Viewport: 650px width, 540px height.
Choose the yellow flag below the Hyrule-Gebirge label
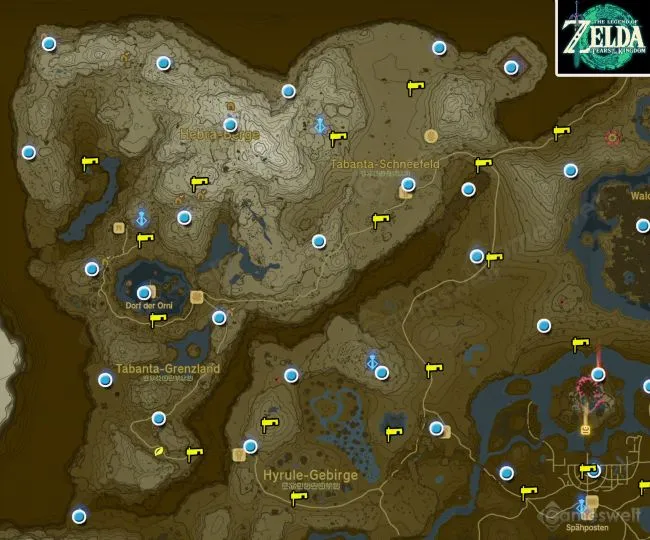(x=297, y=498)
